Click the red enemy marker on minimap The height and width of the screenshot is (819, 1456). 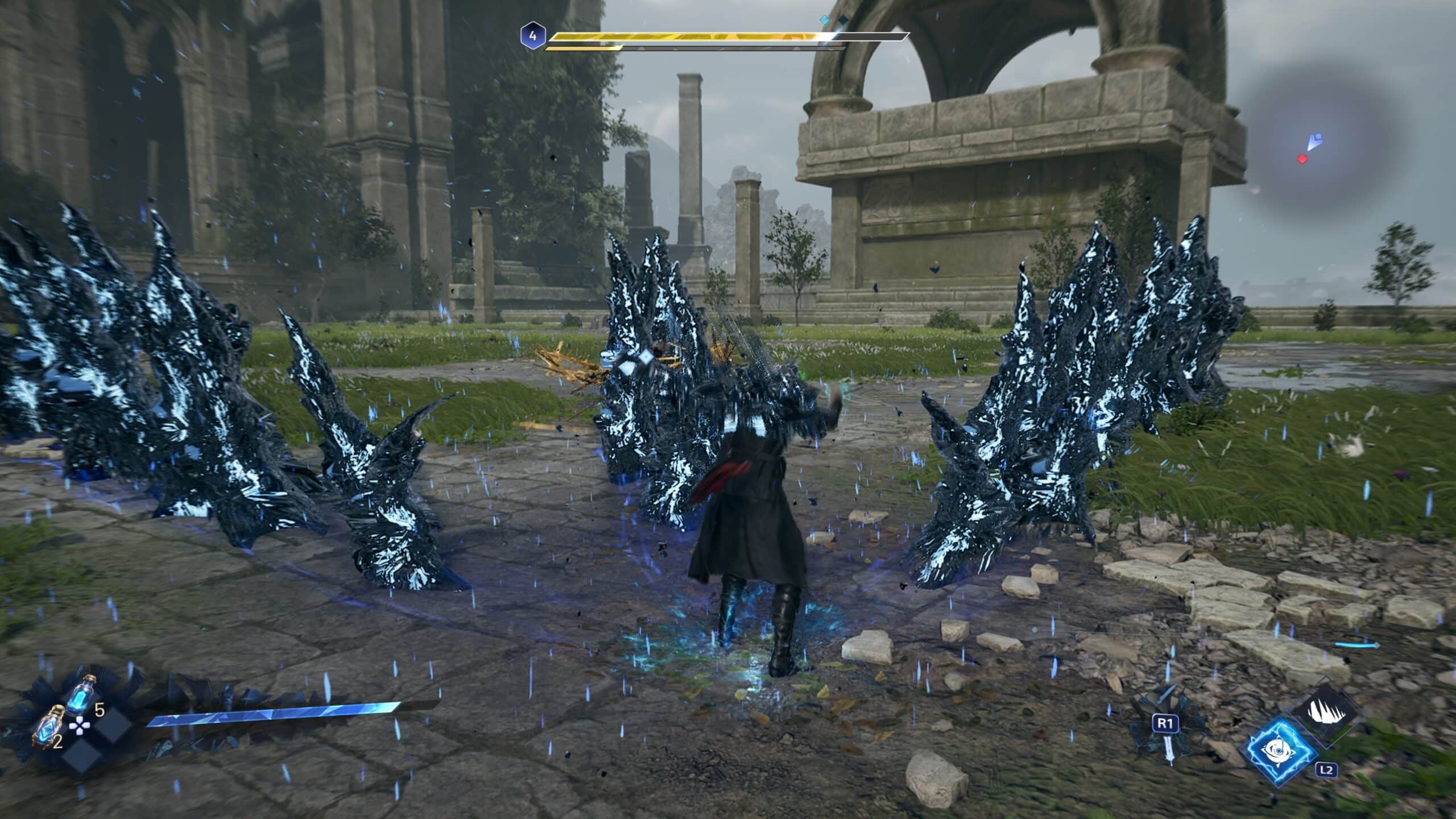click(x=1302, y=159)
